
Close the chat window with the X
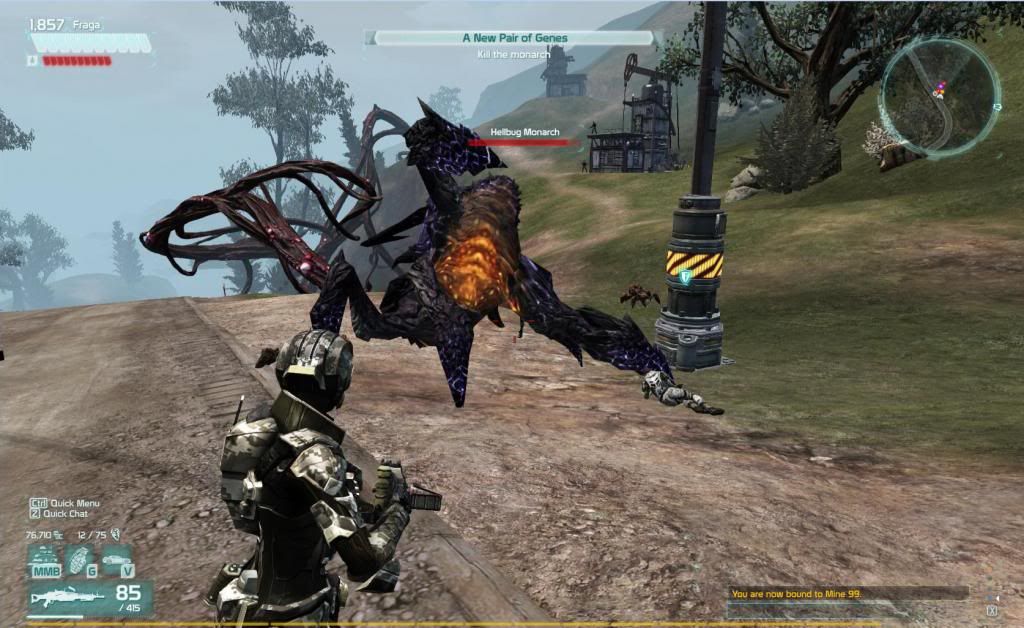[x=991, y=609]
